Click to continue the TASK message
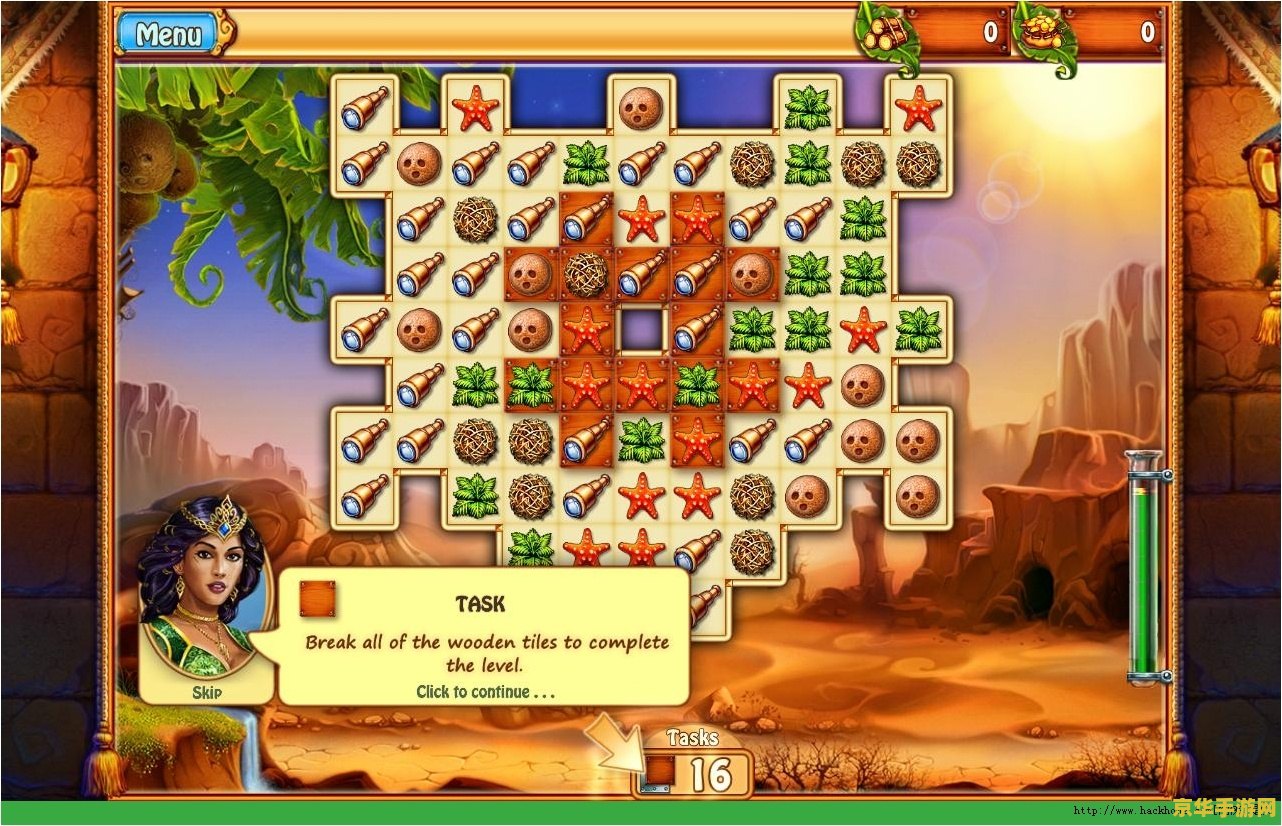Screen dimensions: 1282x826 (x=485, y=691)
